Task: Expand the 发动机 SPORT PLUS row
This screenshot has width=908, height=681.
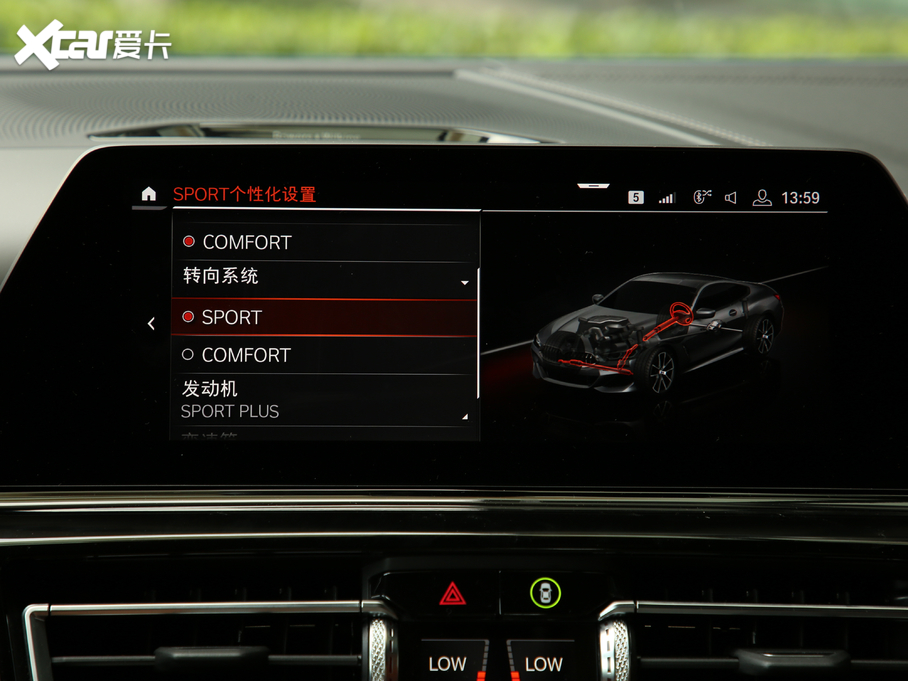Action: pos(325,399)
